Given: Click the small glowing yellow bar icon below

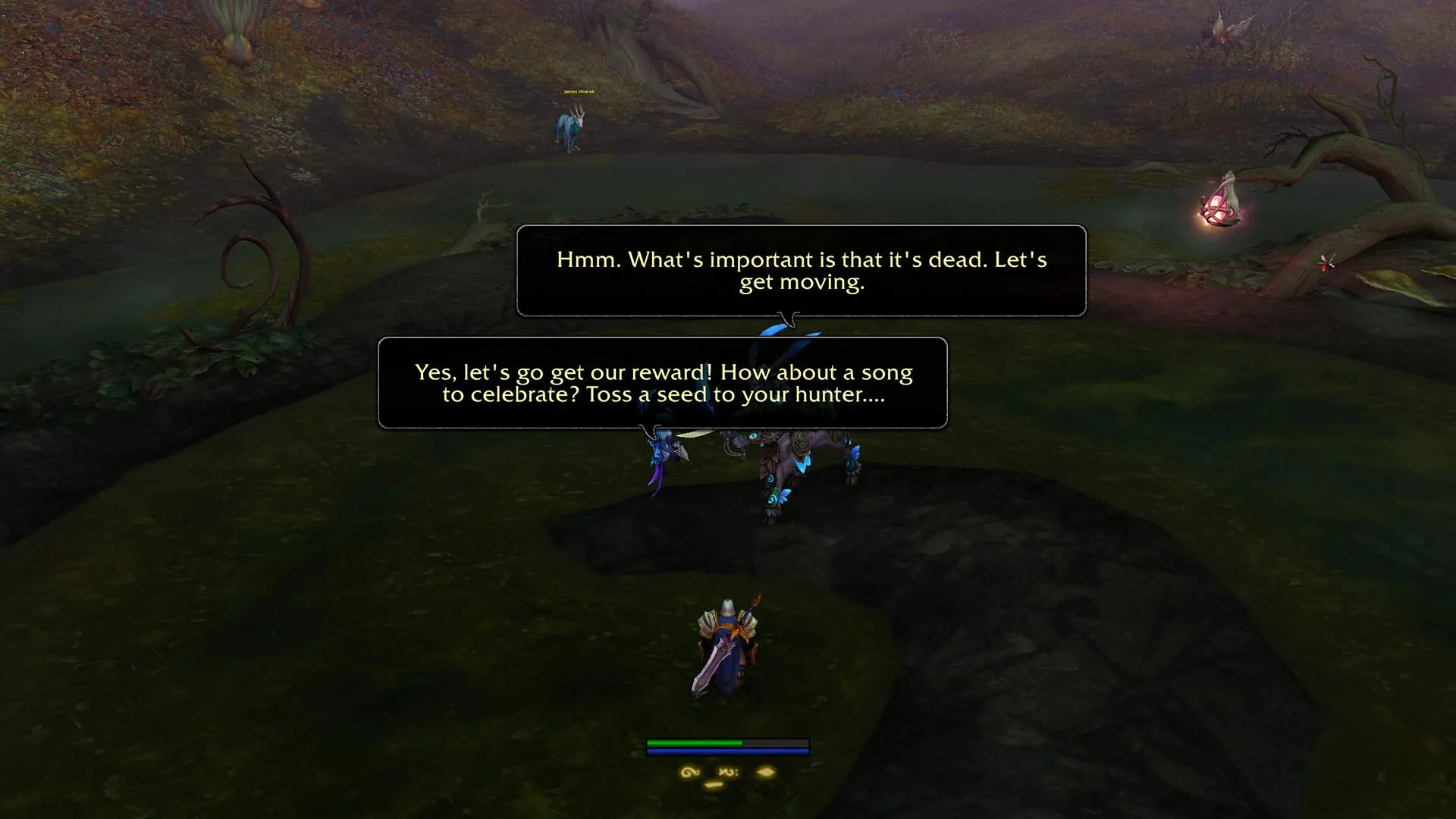Looking at the screenshot, I should click(x=714, y=786).
